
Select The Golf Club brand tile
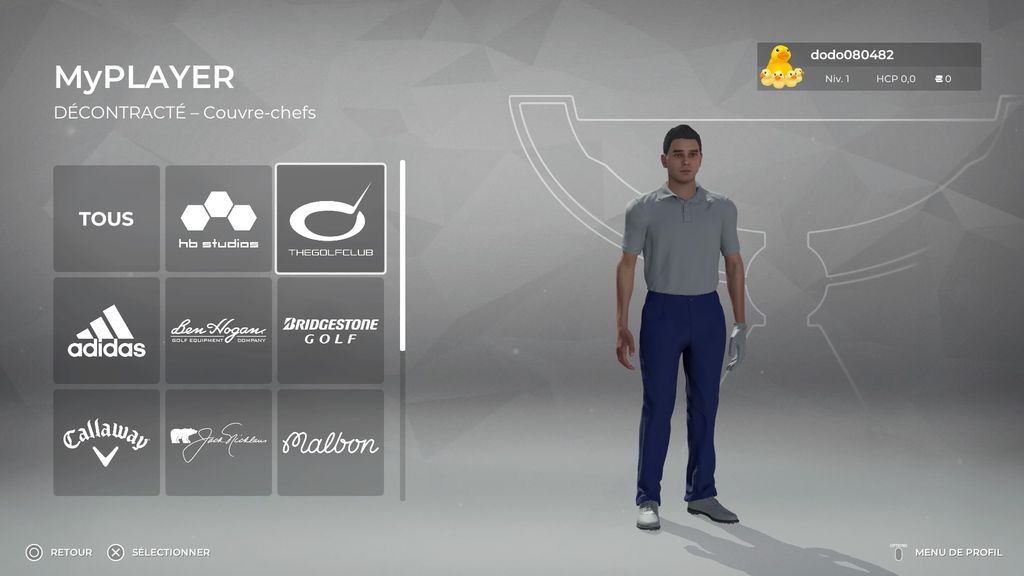[x=330, y=219]
